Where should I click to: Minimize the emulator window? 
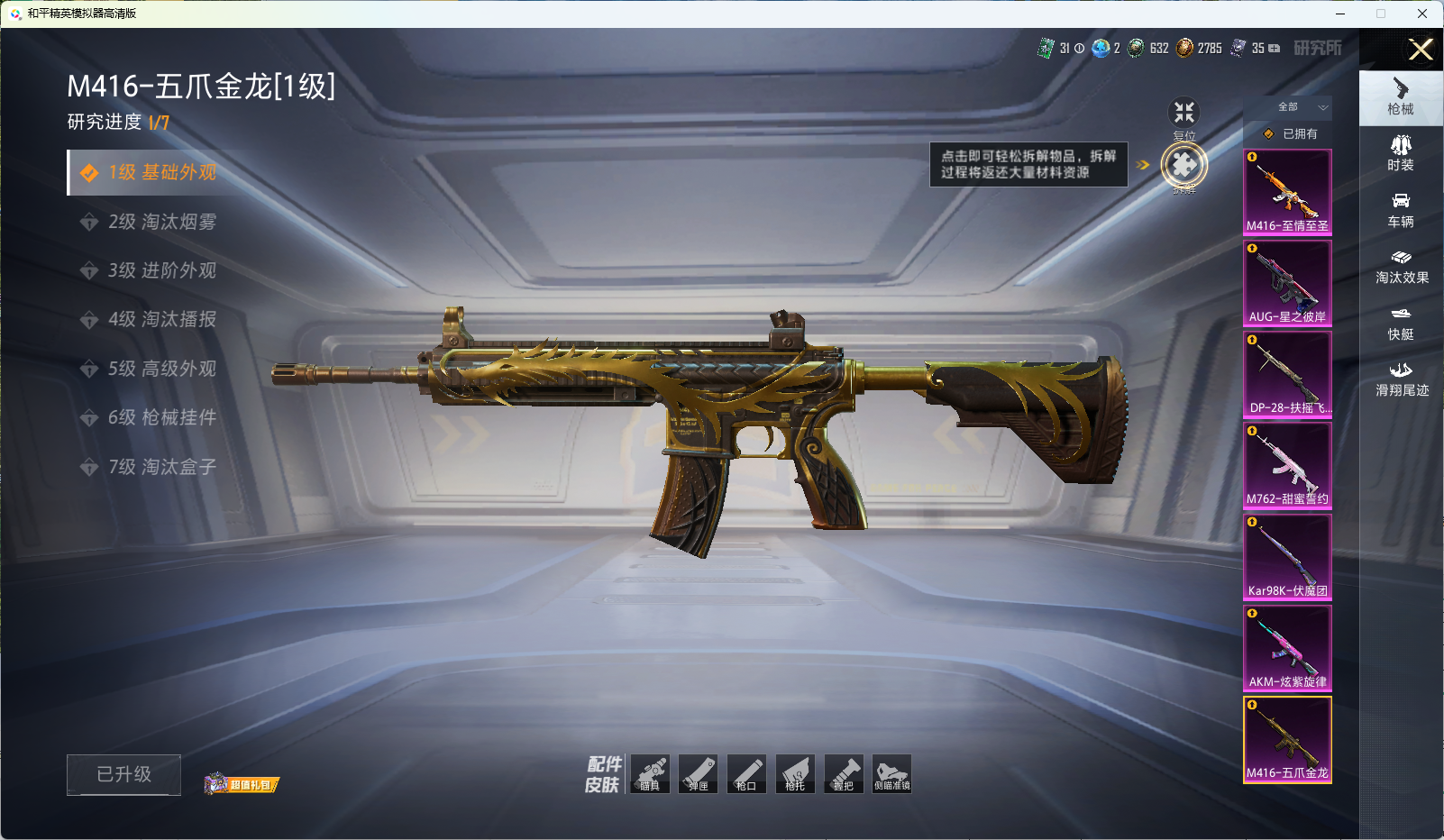point(1340,14)
